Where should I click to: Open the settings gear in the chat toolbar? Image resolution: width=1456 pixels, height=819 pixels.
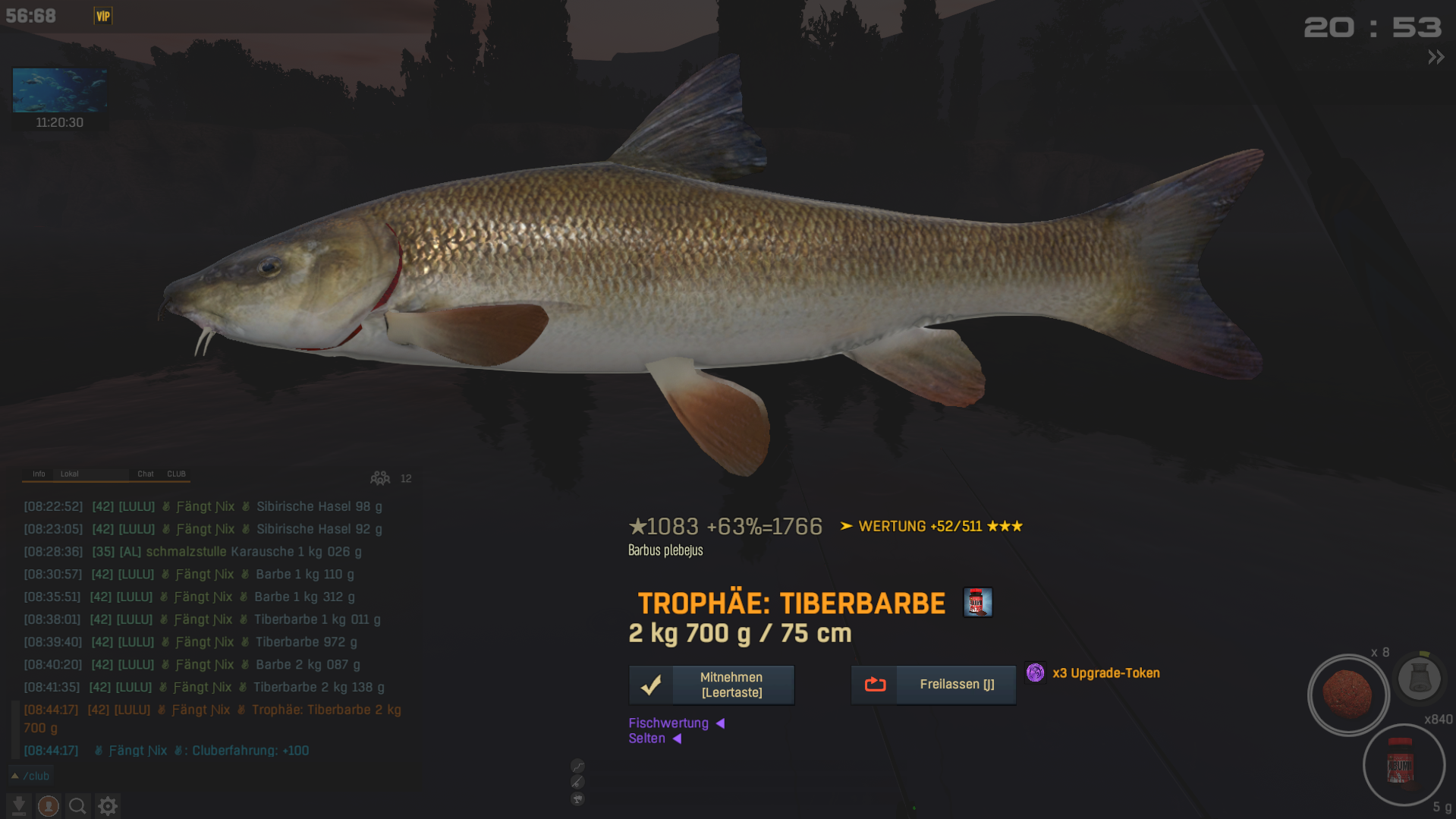108,806
